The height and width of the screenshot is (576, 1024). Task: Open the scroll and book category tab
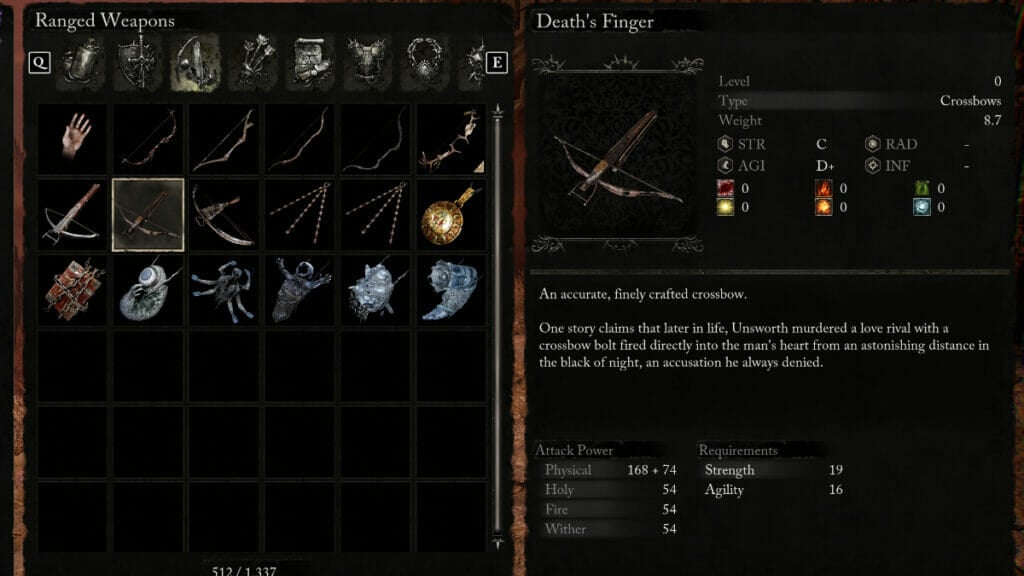coord(310,64)
